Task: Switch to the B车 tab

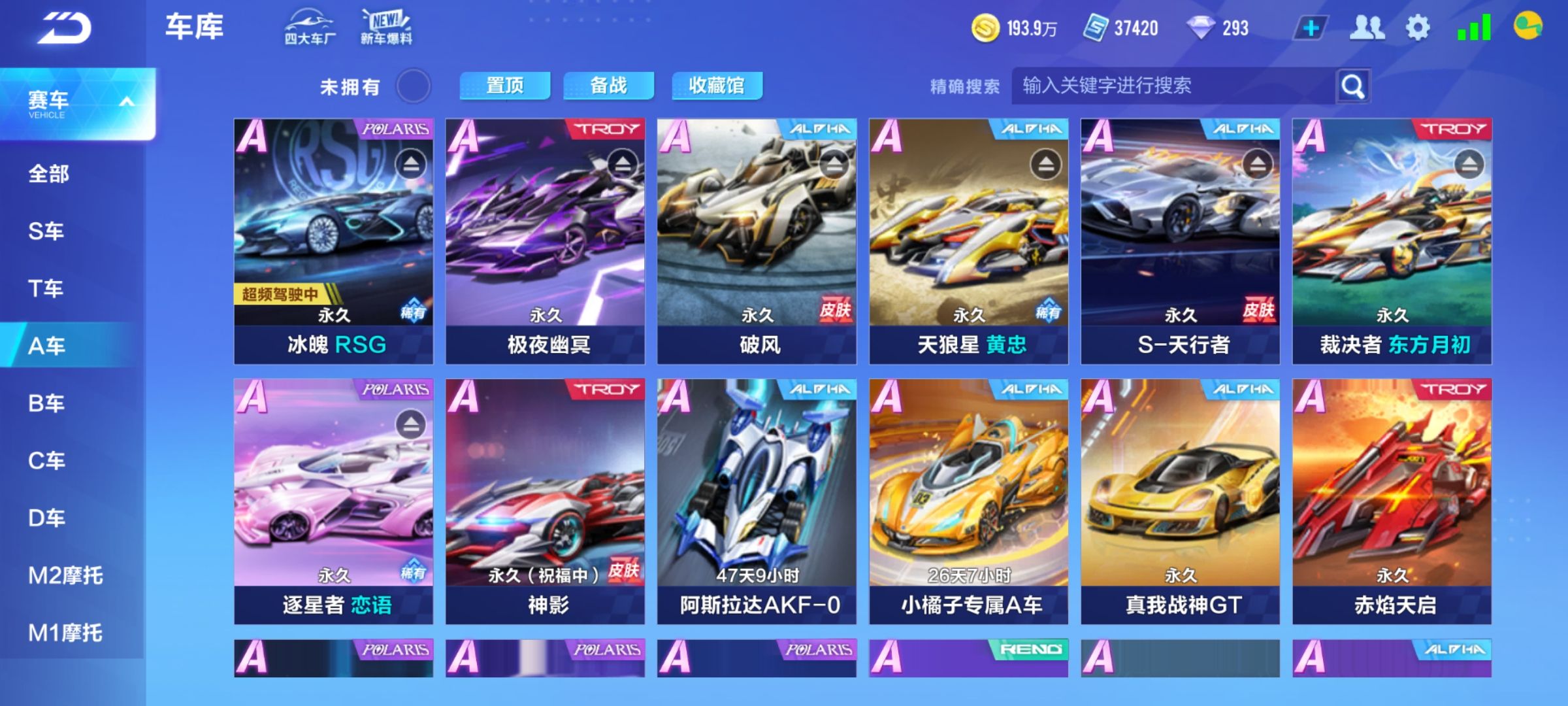Action: (x=46, y=403)
